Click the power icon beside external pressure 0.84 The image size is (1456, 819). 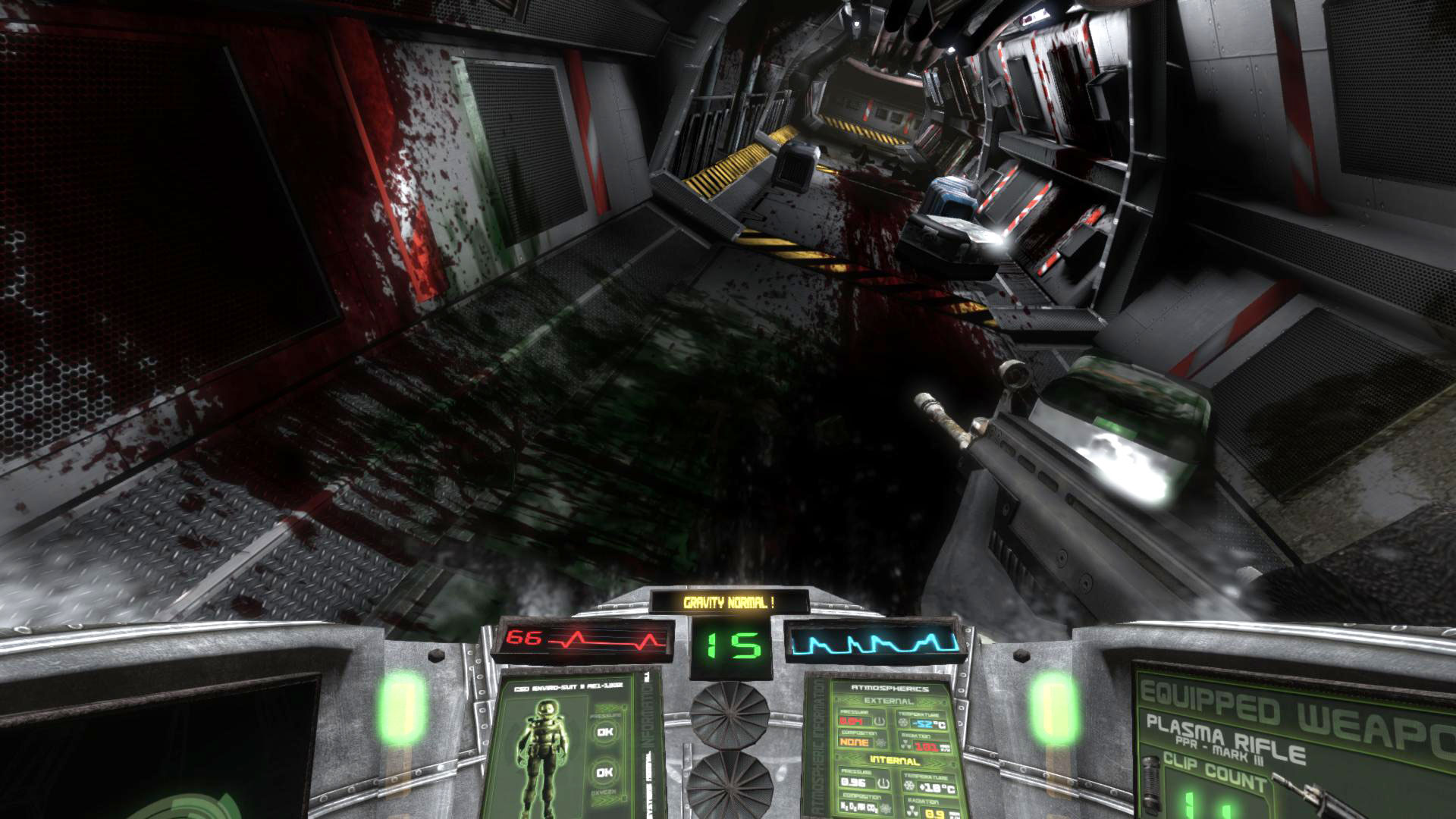tap(880, 721)
